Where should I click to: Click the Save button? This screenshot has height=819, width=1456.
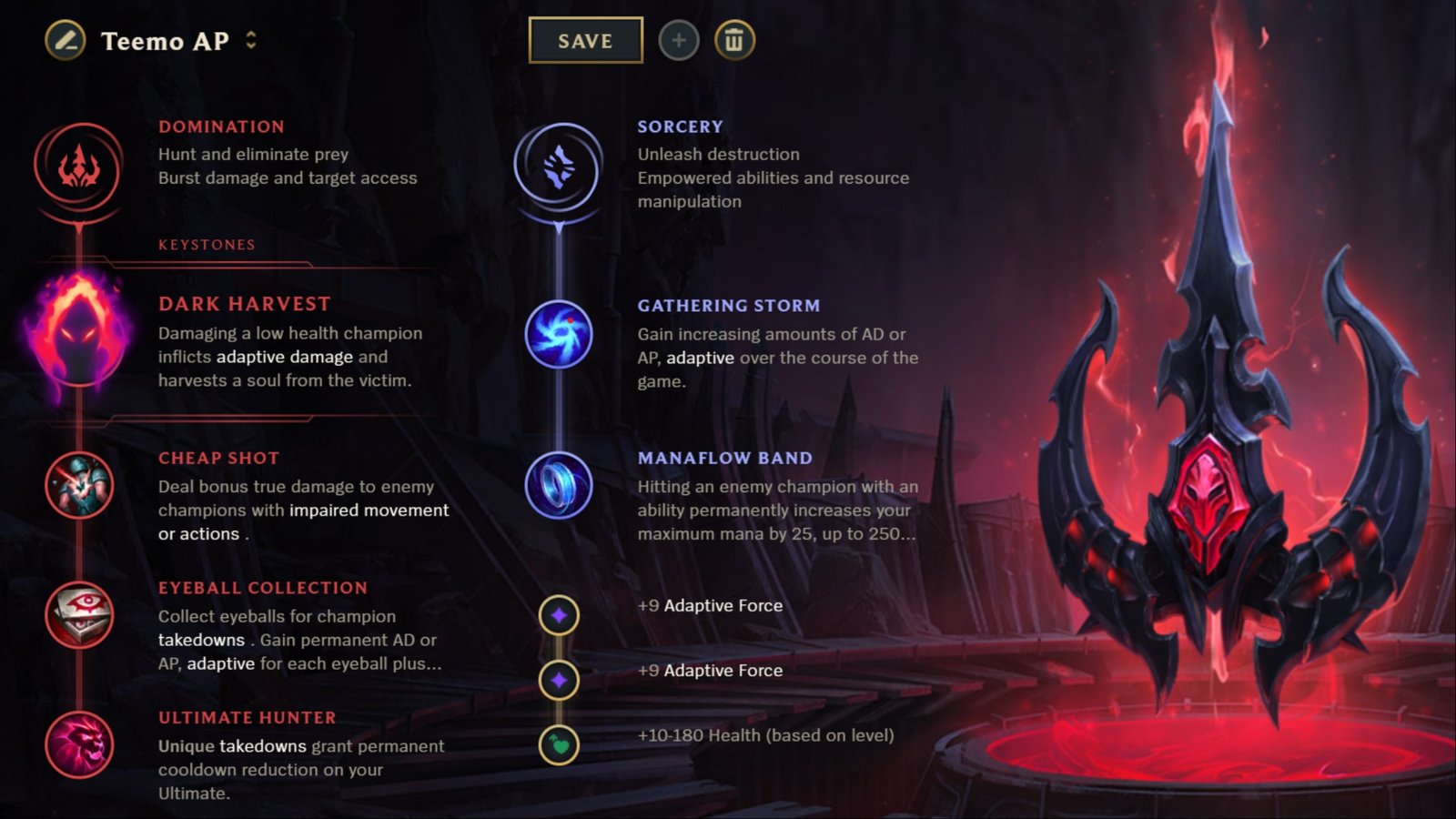coord(585,40)
